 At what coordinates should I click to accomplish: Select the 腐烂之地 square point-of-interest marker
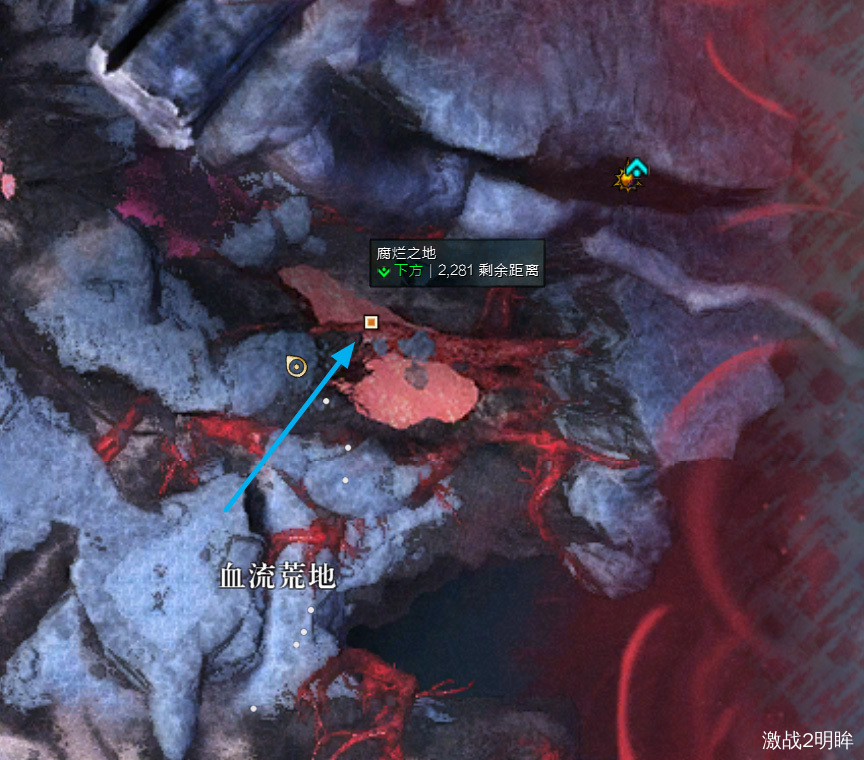(x=371, y=322)
